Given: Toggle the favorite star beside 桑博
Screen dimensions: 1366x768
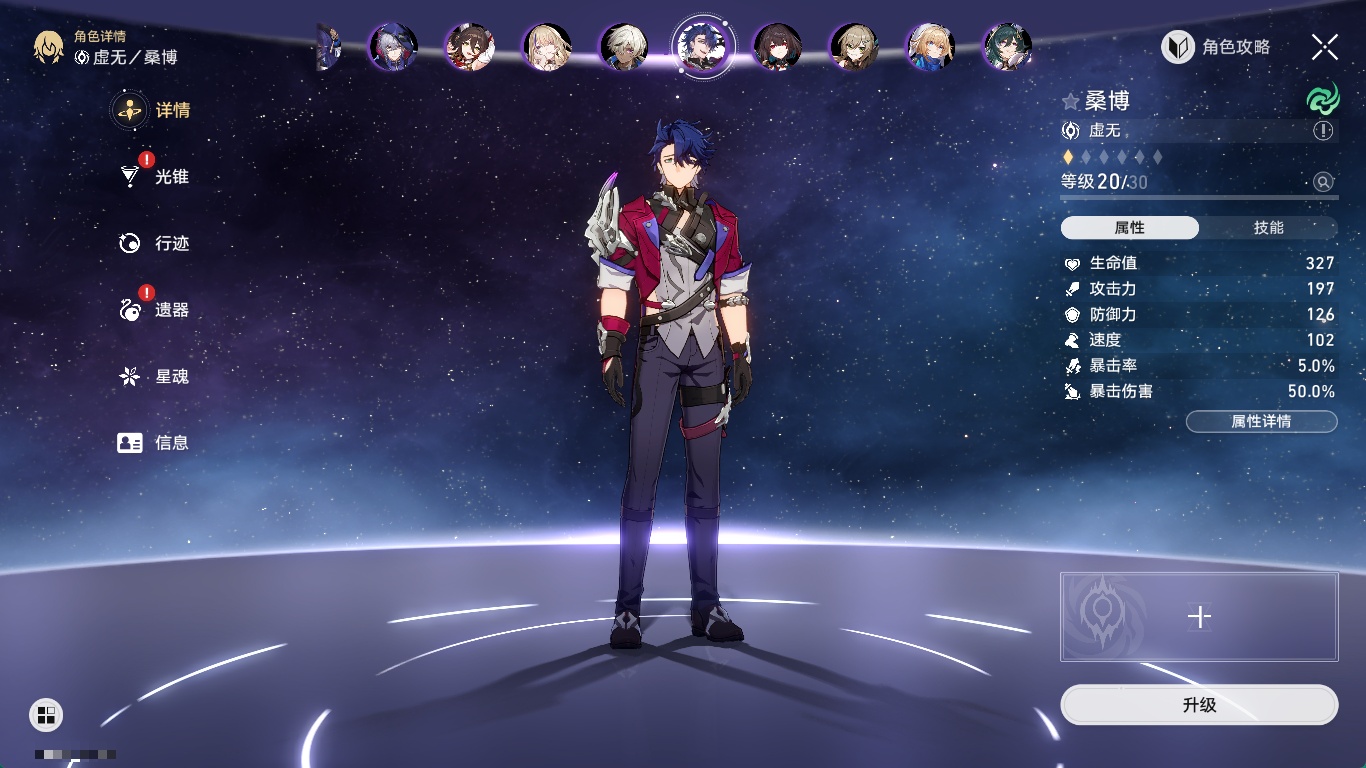Looking at the screenshot, I should click(x=1071, y=101).
